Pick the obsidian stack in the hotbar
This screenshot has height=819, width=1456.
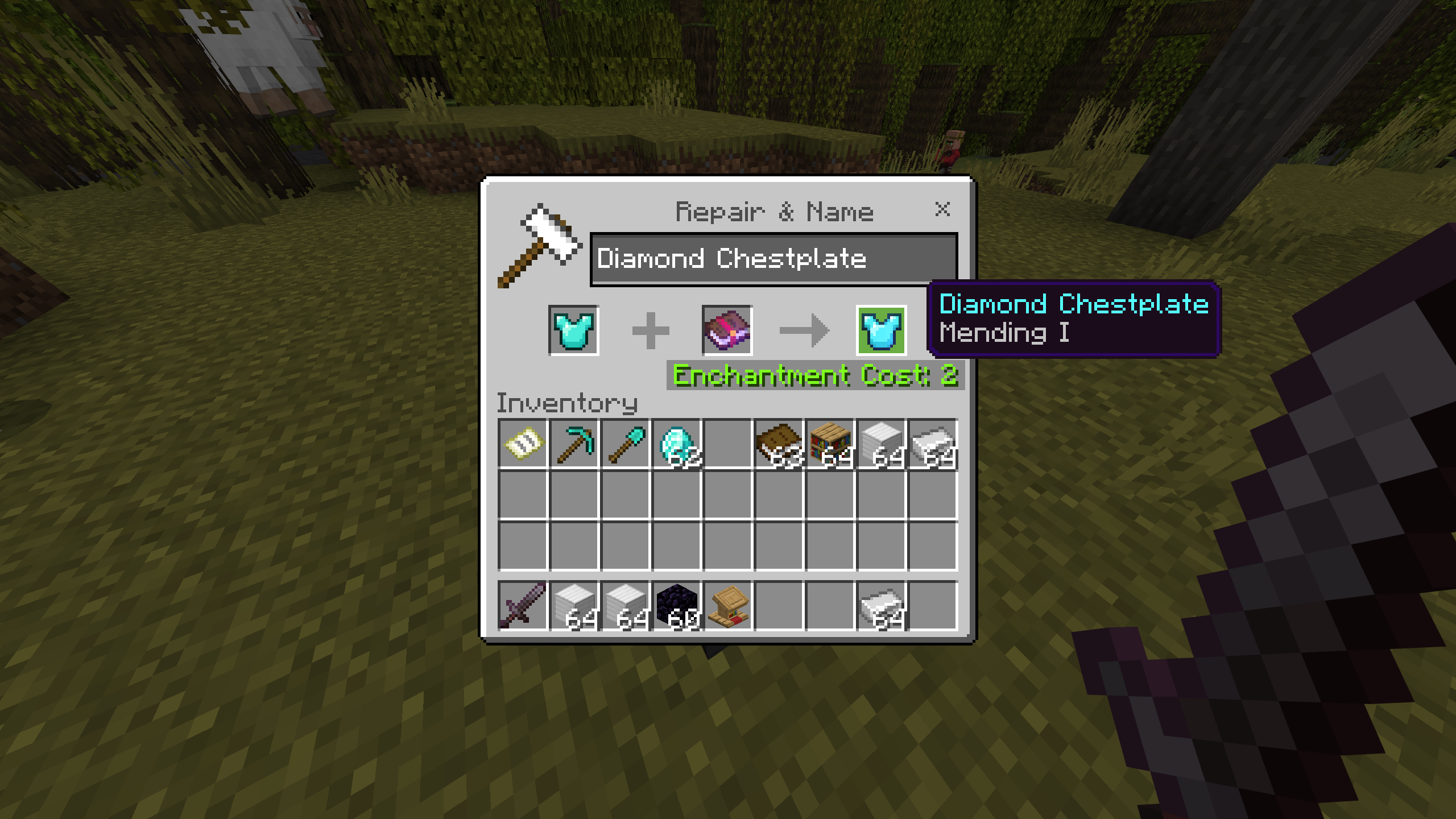(677, 606)
